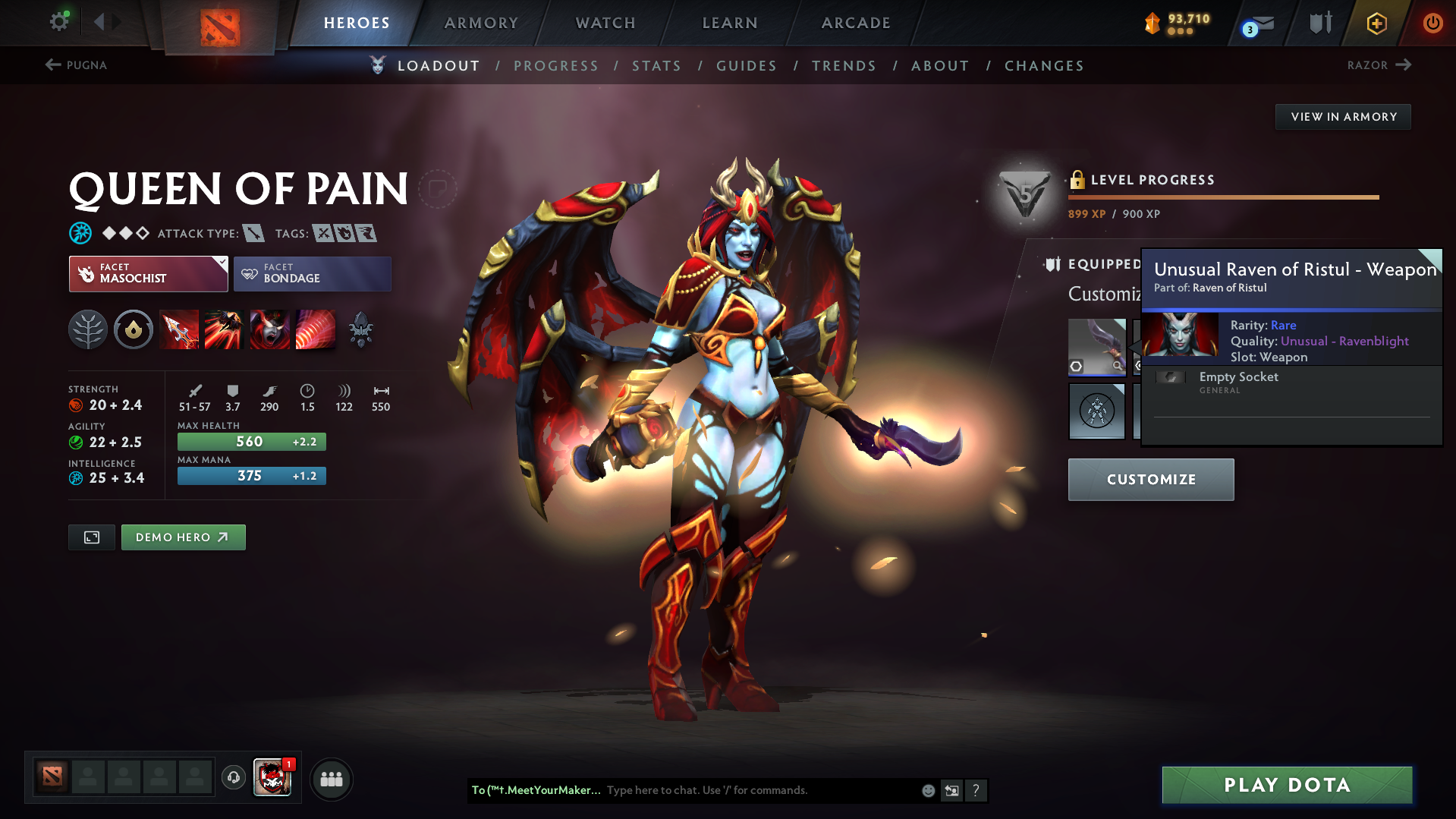Open the hero Guides section
This screenshot has height=819, width=1456.
pyautogui.click(x=747, y=66)
